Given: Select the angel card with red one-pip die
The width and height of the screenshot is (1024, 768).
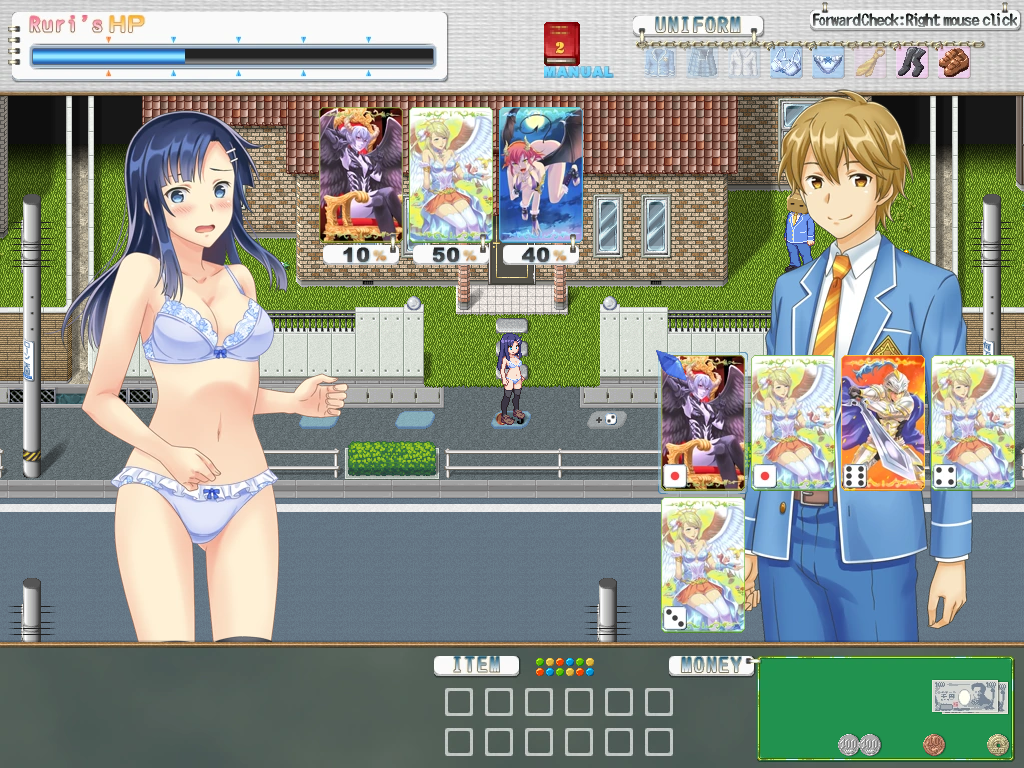Looking at the screenshot, I should tap(792, 422).
